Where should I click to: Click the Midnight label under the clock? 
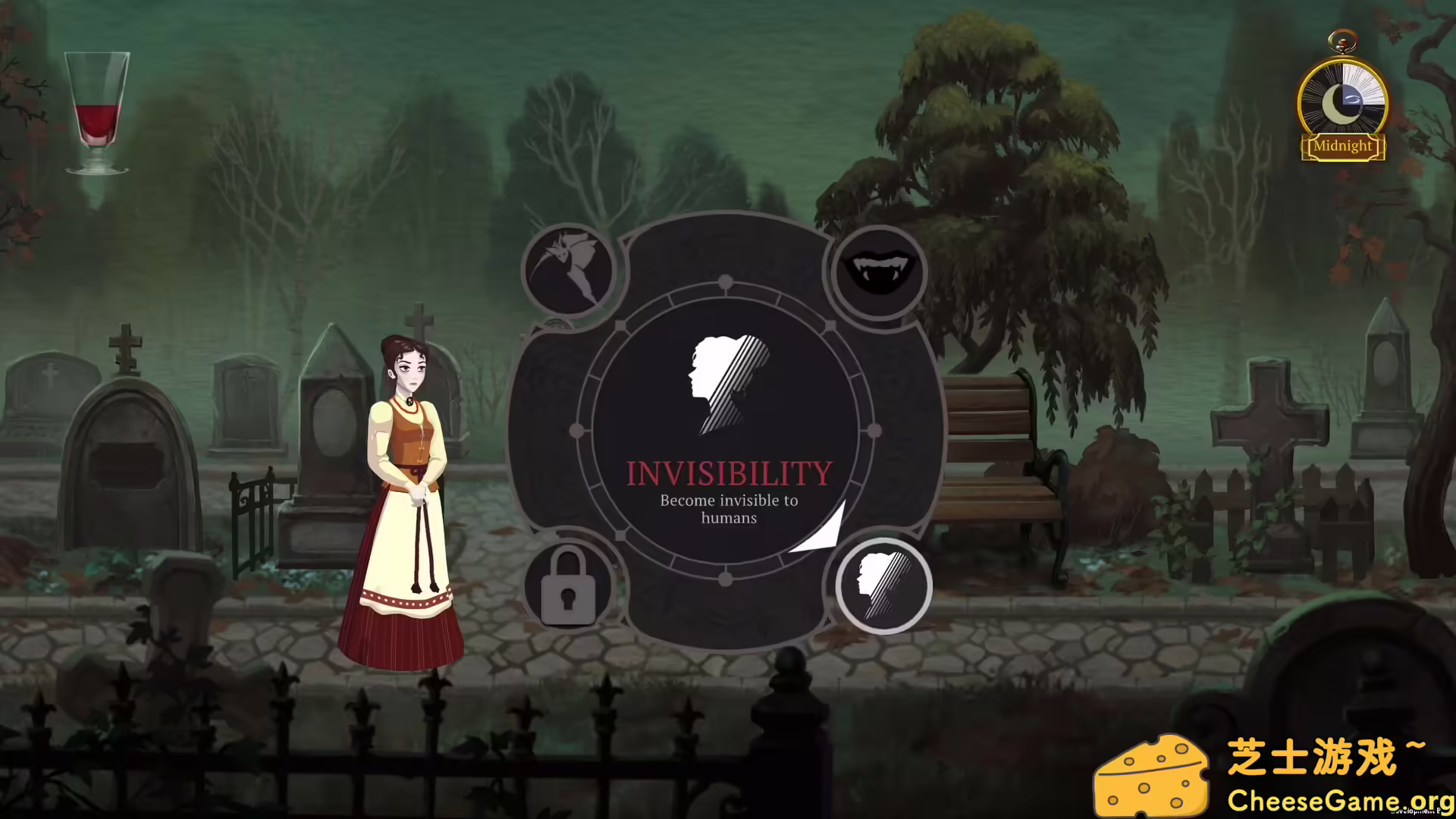tap(1343, 146)
